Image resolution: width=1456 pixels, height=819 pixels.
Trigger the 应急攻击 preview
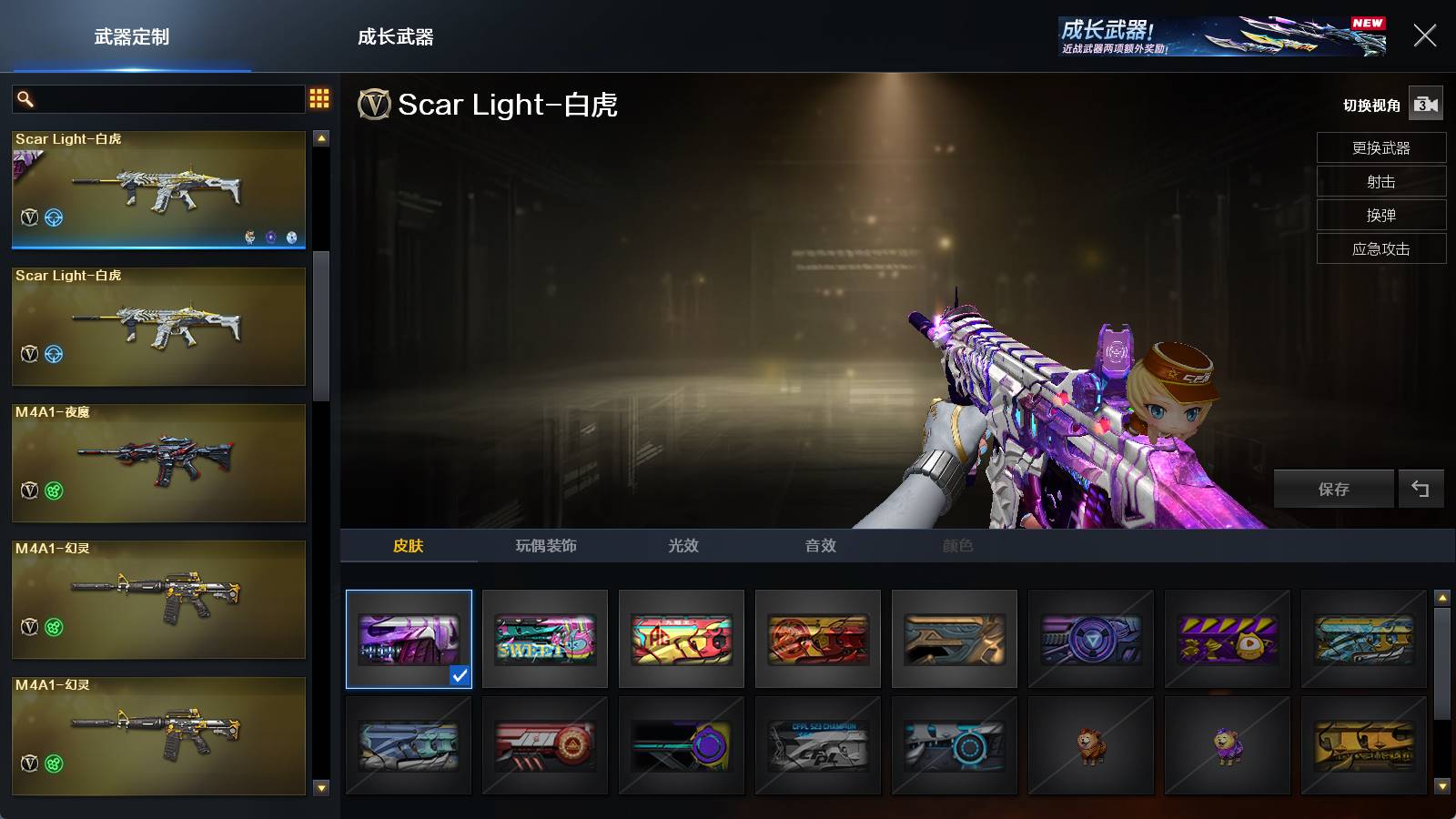1380,249
